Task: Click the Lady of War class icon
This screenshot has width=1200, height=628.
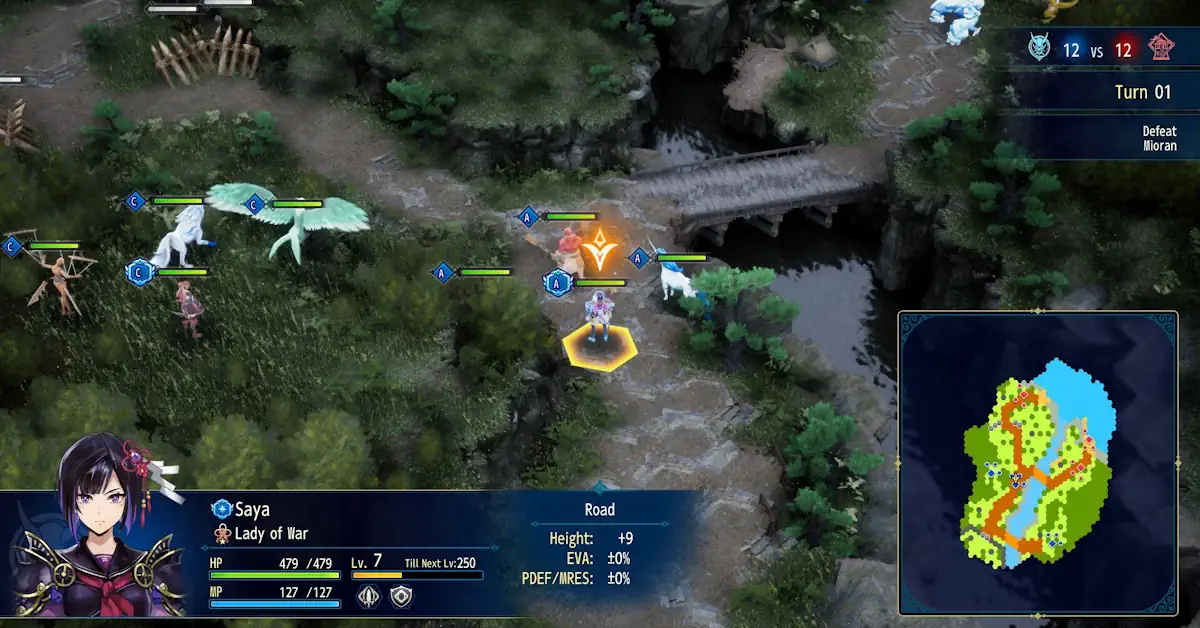Action: [x=222, y=533]
